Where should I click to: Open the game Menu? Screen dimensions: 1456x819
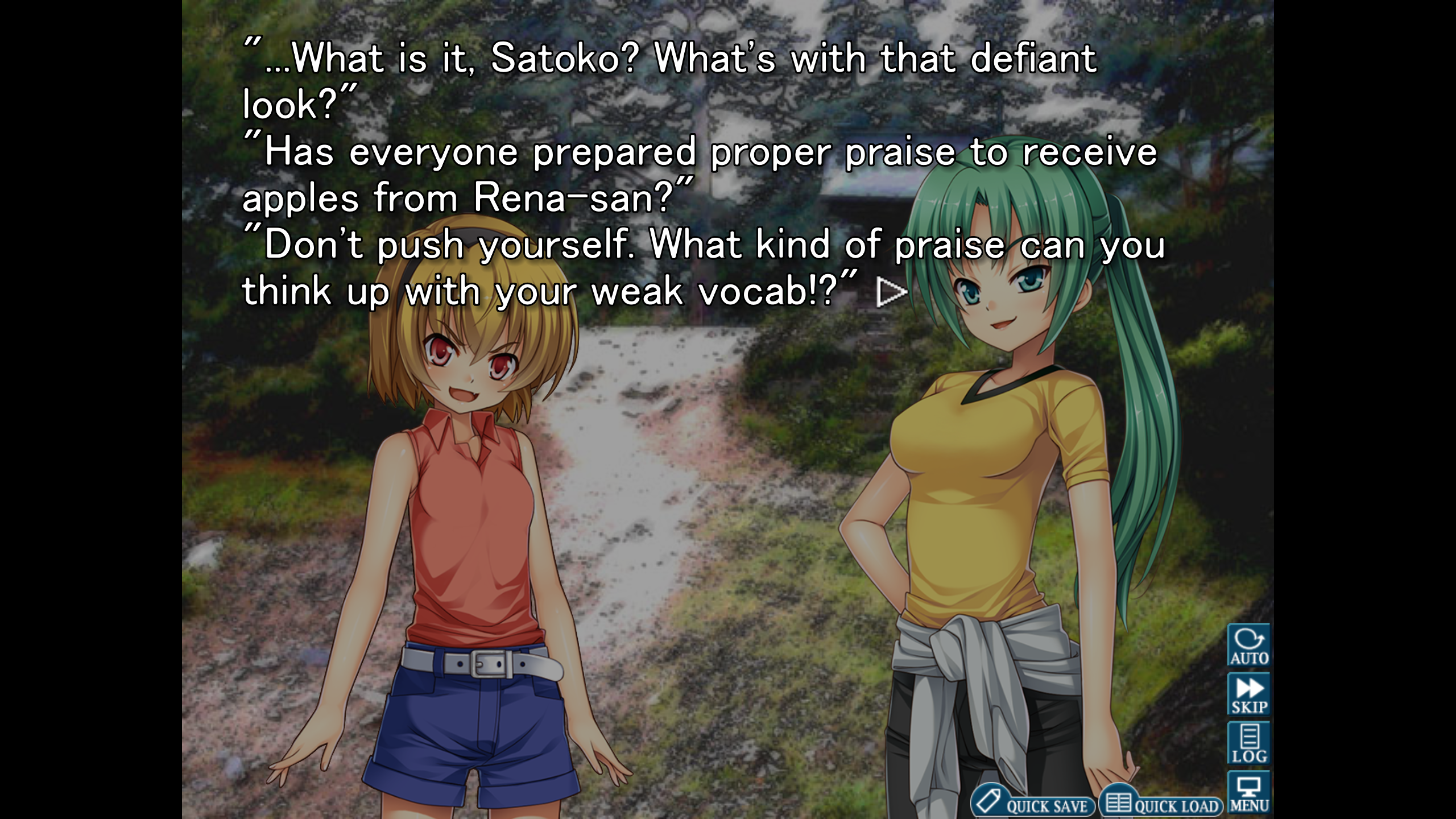[x=1248, y=793]
